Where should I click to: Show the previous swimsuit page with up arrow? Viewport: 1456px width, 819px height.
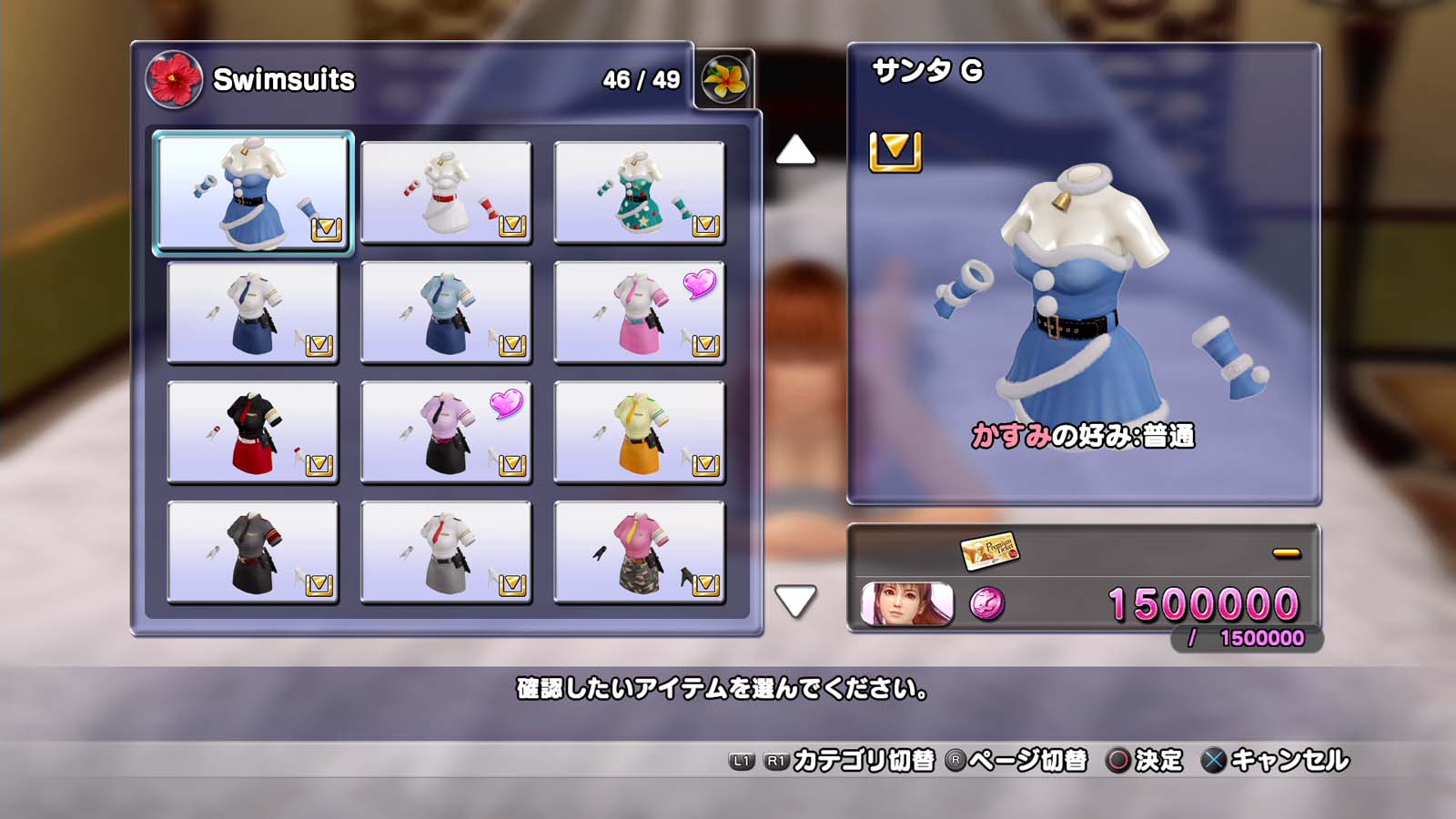point(795,150)
